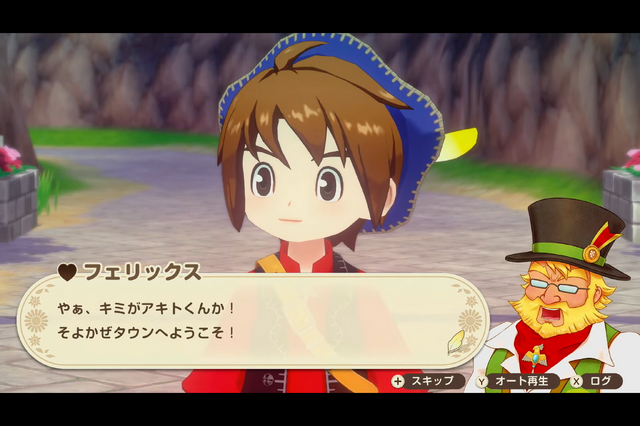
Task: Enable auto-play via the オート再生 button
Action: pyautogui.click(x=516, y=381)
